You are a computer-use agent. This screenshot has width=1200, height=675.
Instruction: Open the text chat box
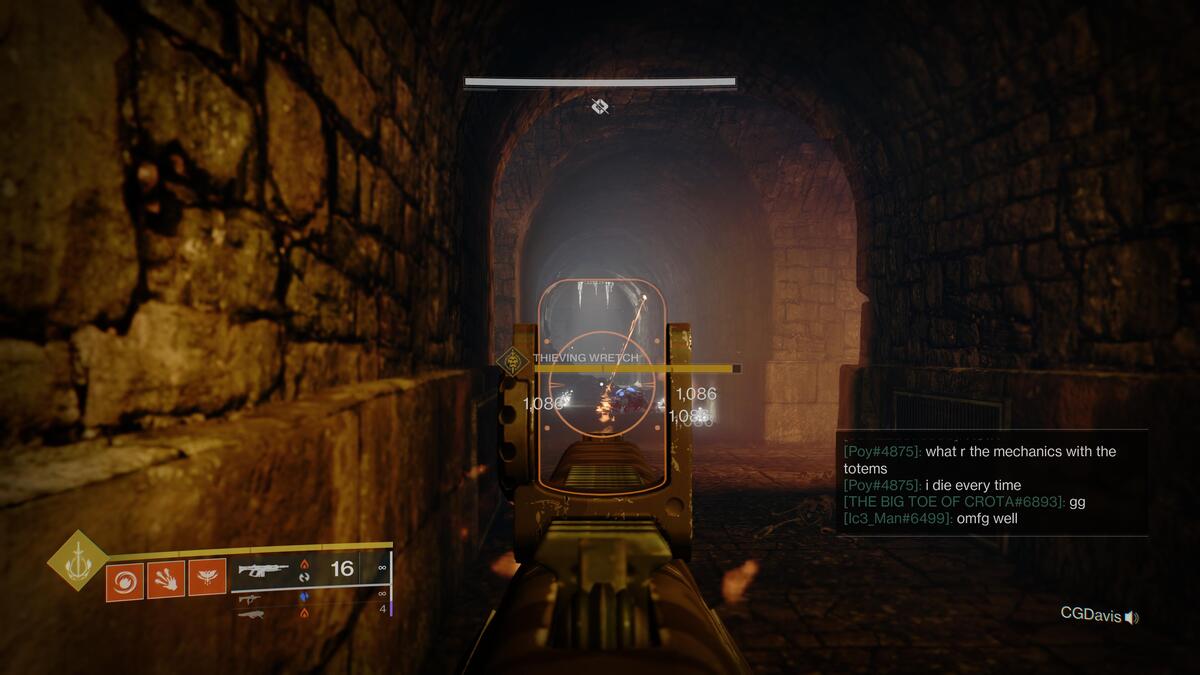tap(991, 483)
